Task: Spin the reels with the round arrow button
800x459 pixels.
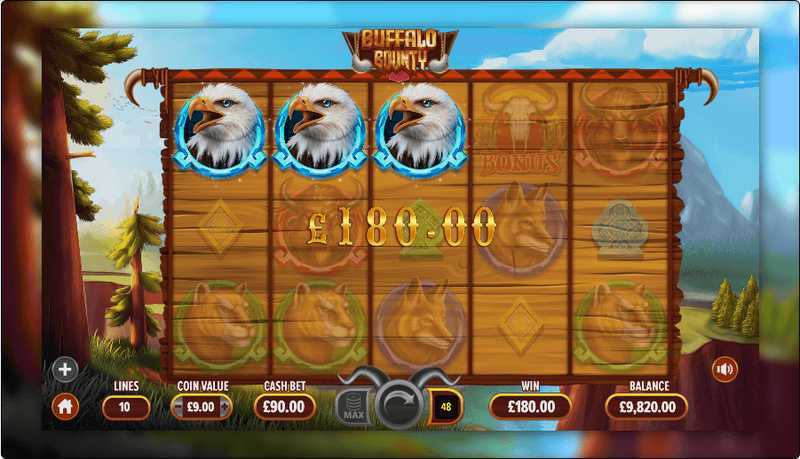Action: 399,406
